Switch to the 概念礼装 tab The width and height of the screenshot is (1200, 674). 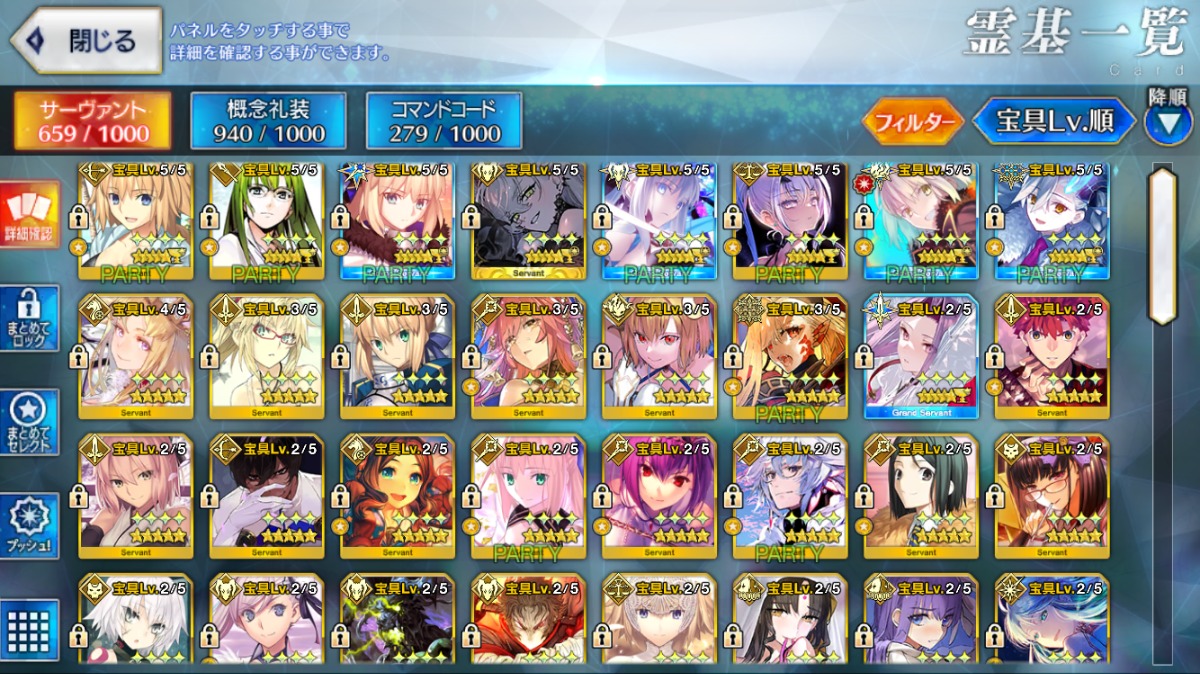268,121
